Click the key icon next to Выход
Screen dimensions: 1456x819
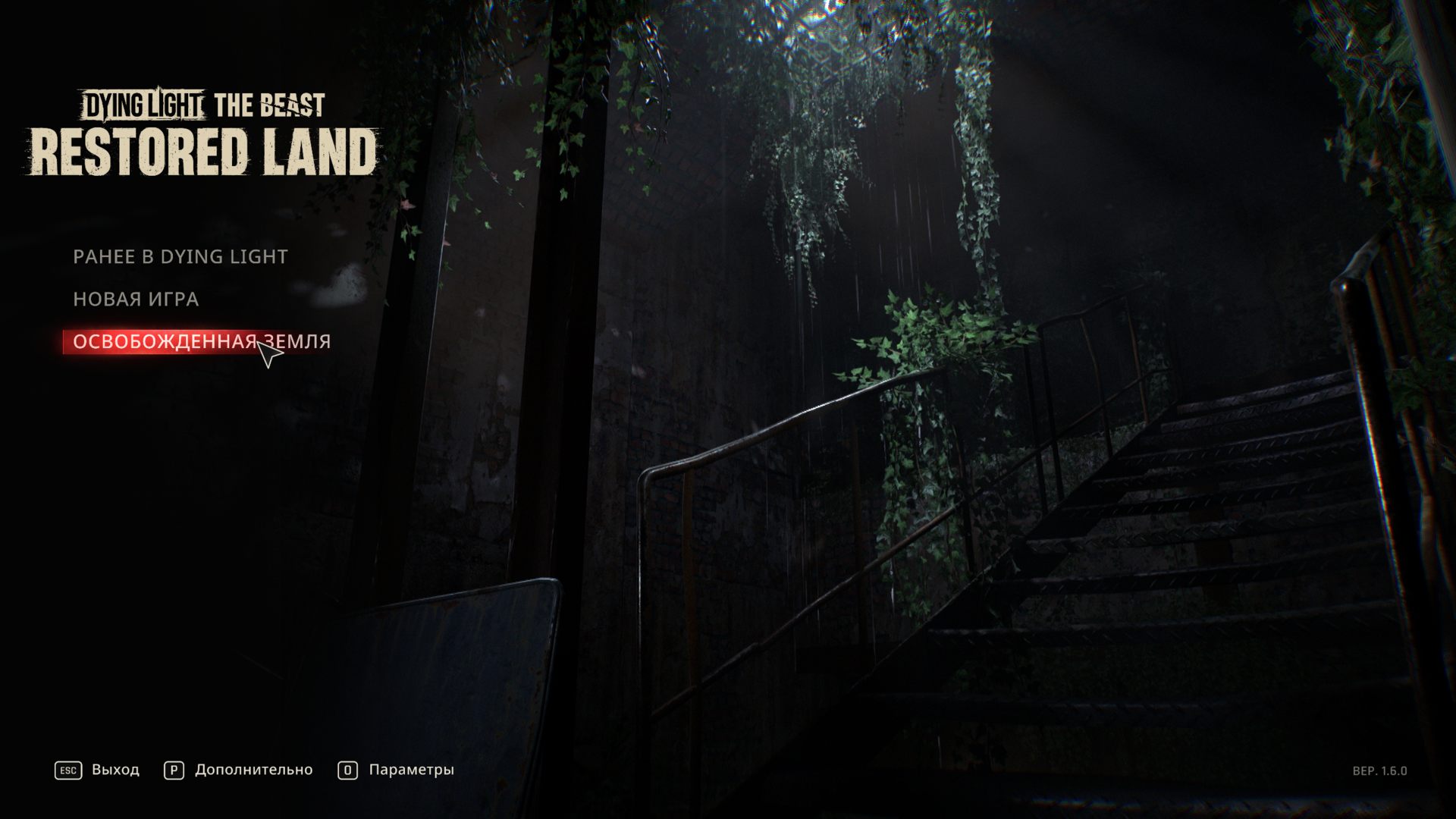pyautogui.click(x=67, y=770)
